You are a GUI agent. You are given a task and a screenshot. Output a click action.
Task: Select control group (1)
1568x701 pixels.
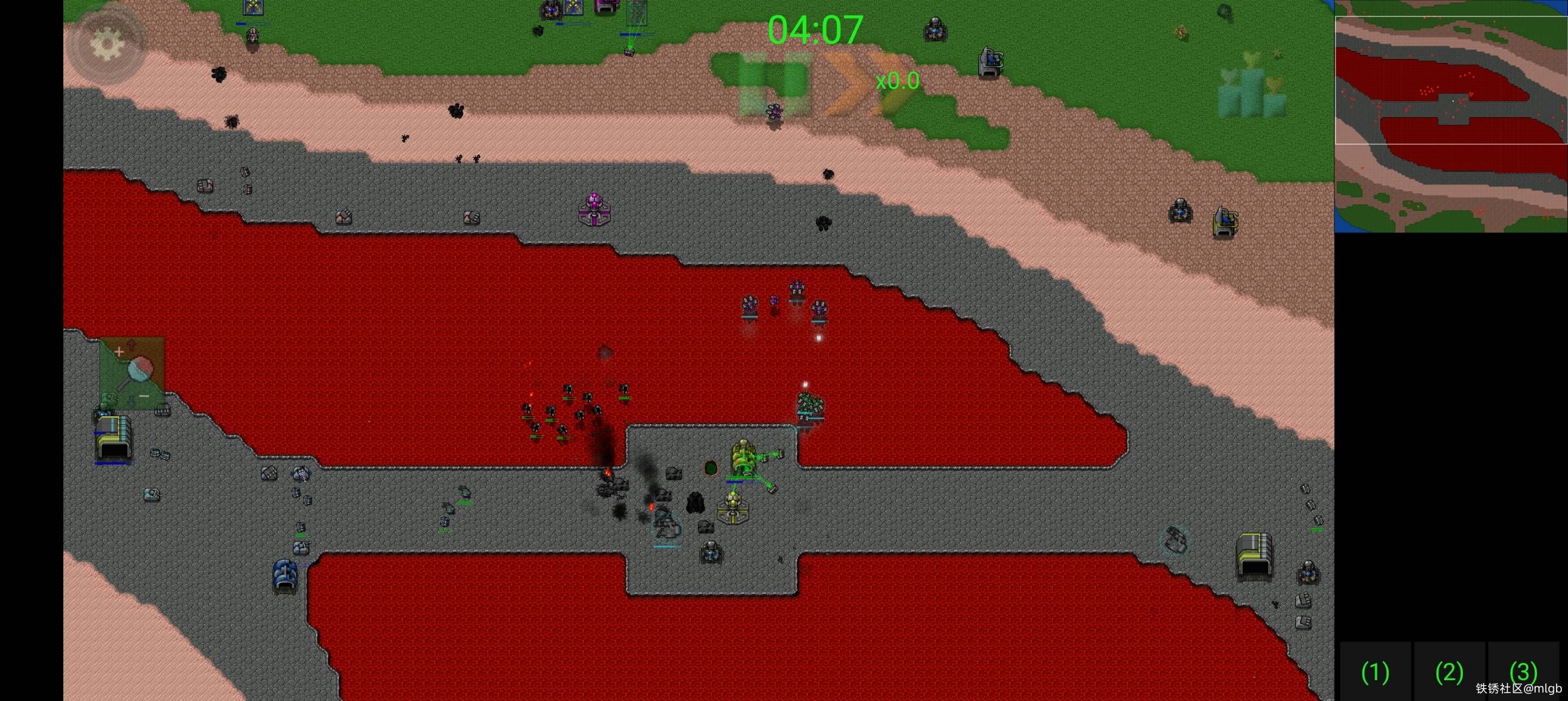[x=1375, y=672]
